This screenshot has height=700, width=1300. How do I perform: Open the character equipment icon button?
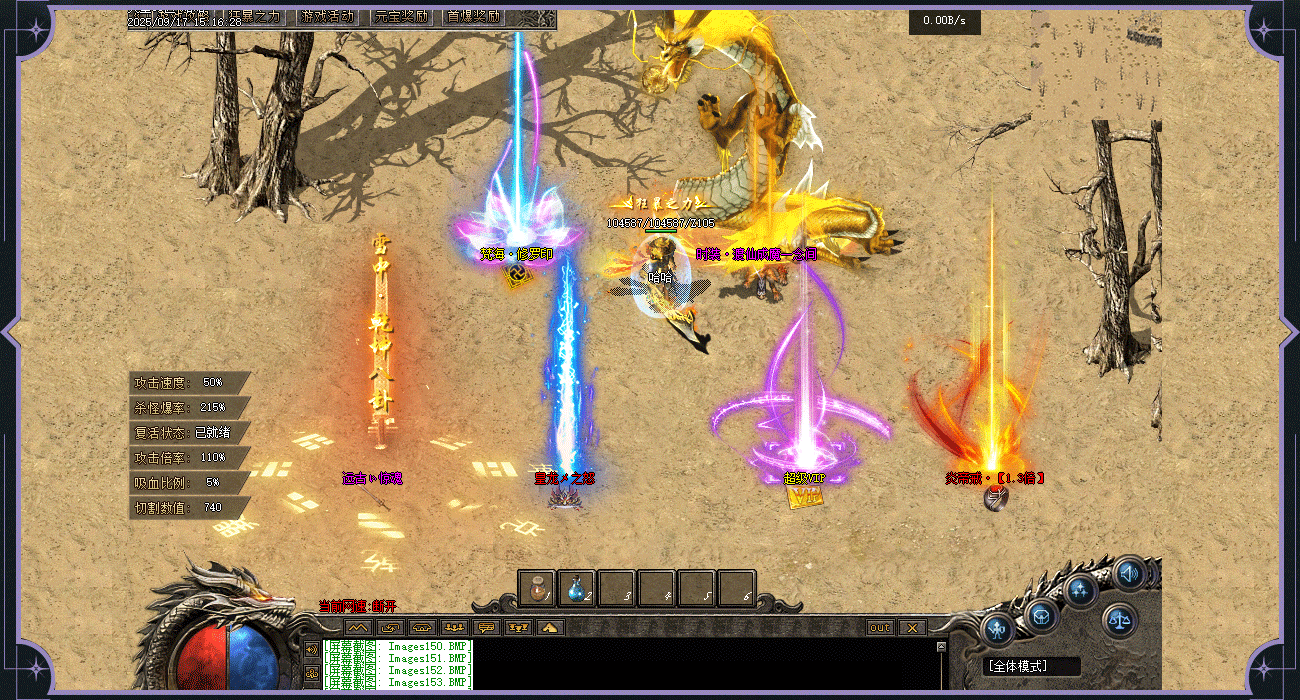point(999,630)
